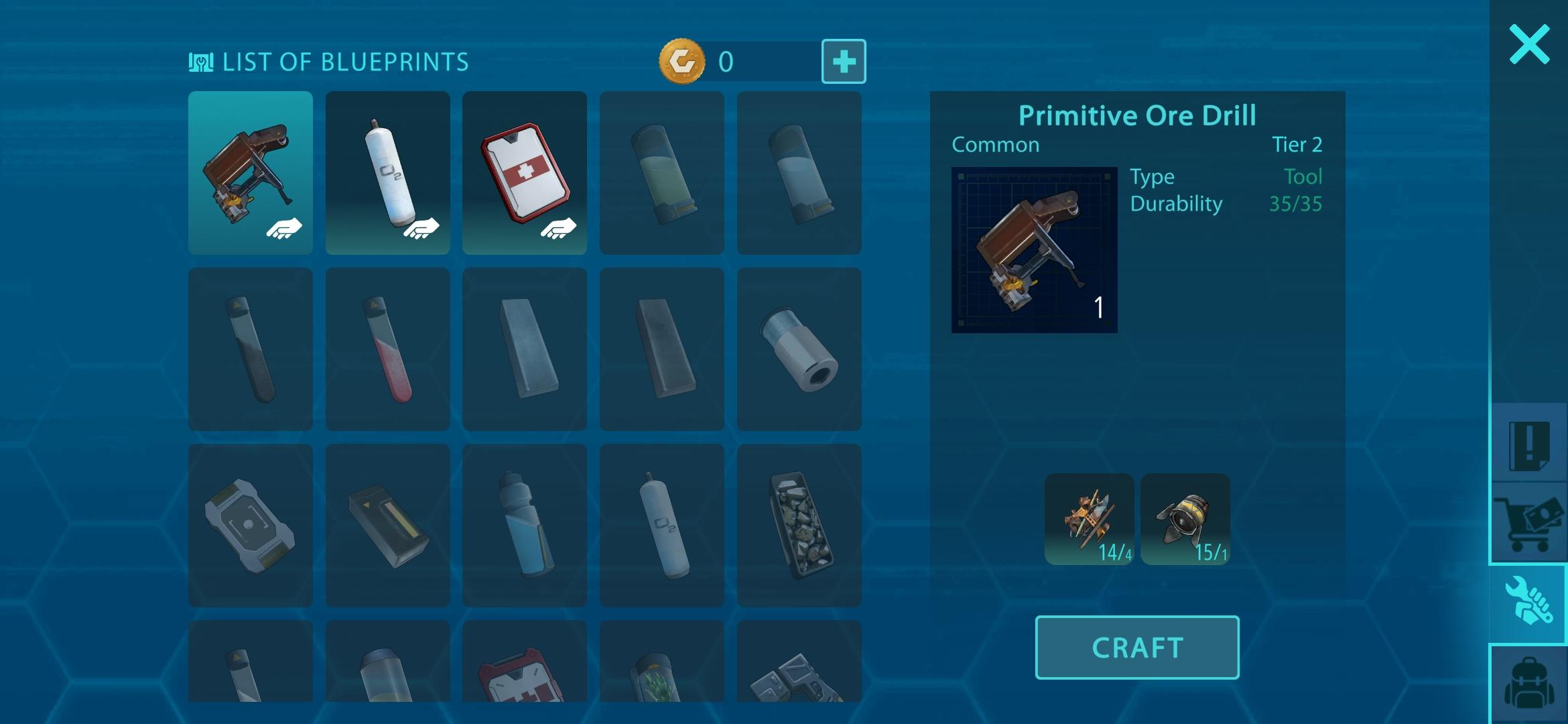Screen dimensions: 1568x724
Task: Select the metal bushing blueprint
Action: pyautogui.click(x=799, y=348)
